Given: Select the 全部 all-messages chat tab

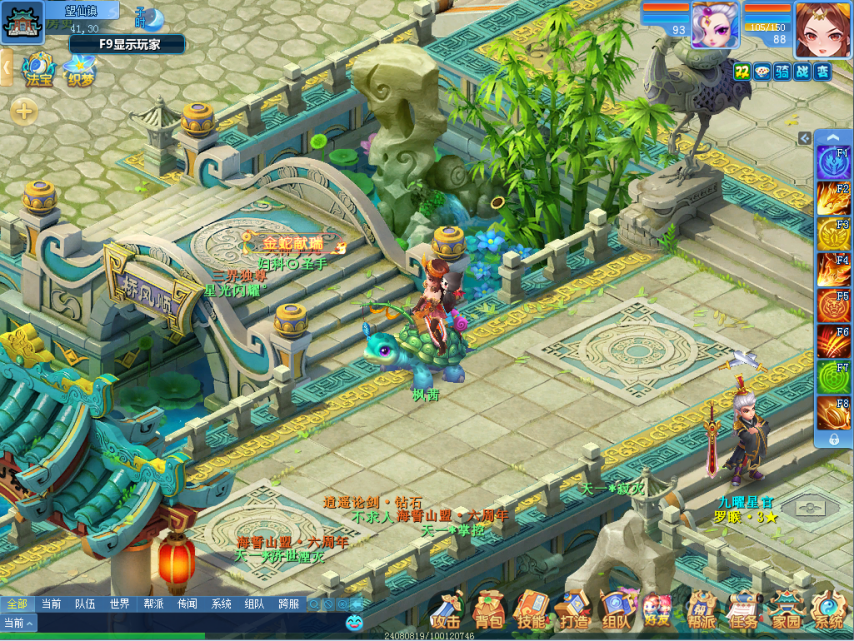Looking at the screenshot, I should 17,604.
